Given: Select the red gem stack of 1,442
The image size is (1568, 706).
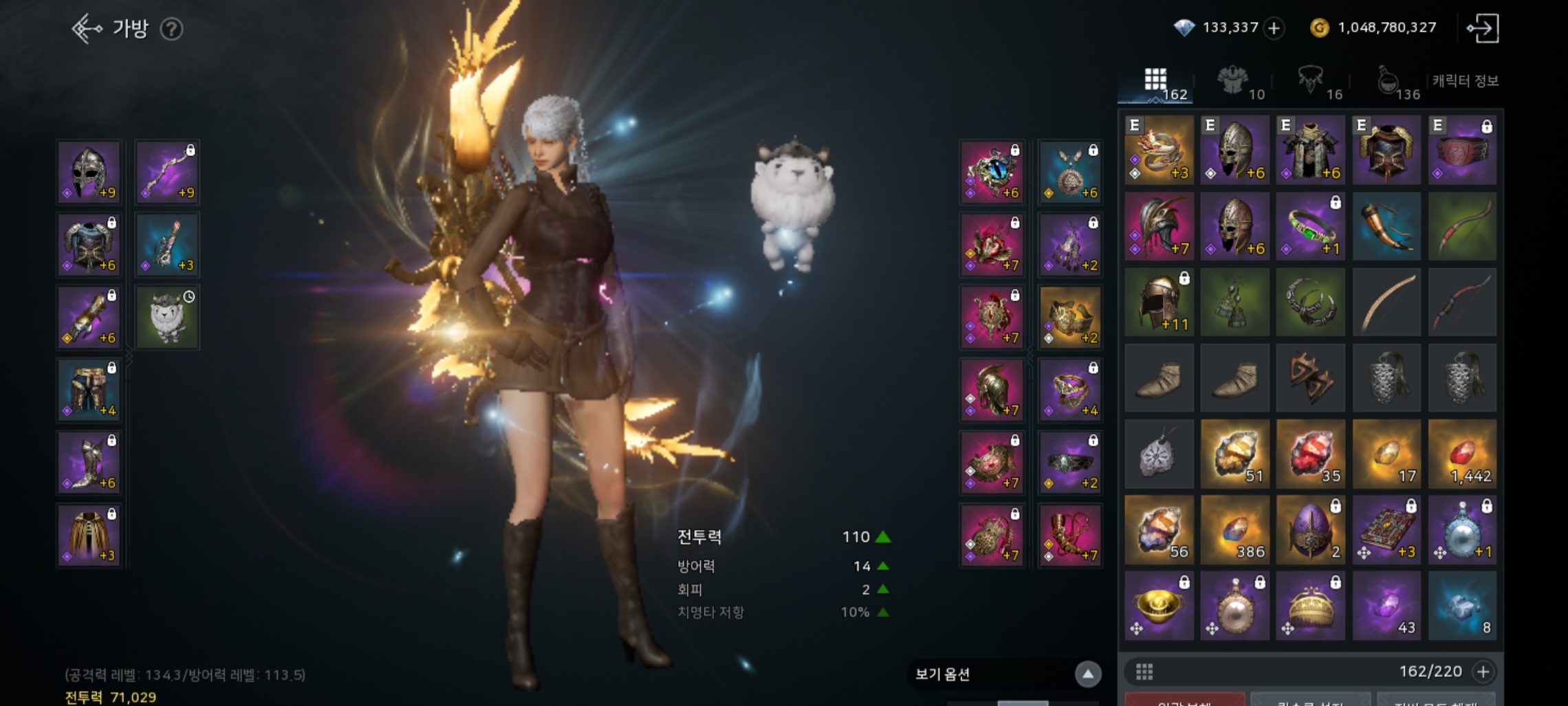Looking at the screenshot, I should point(1462,454).
